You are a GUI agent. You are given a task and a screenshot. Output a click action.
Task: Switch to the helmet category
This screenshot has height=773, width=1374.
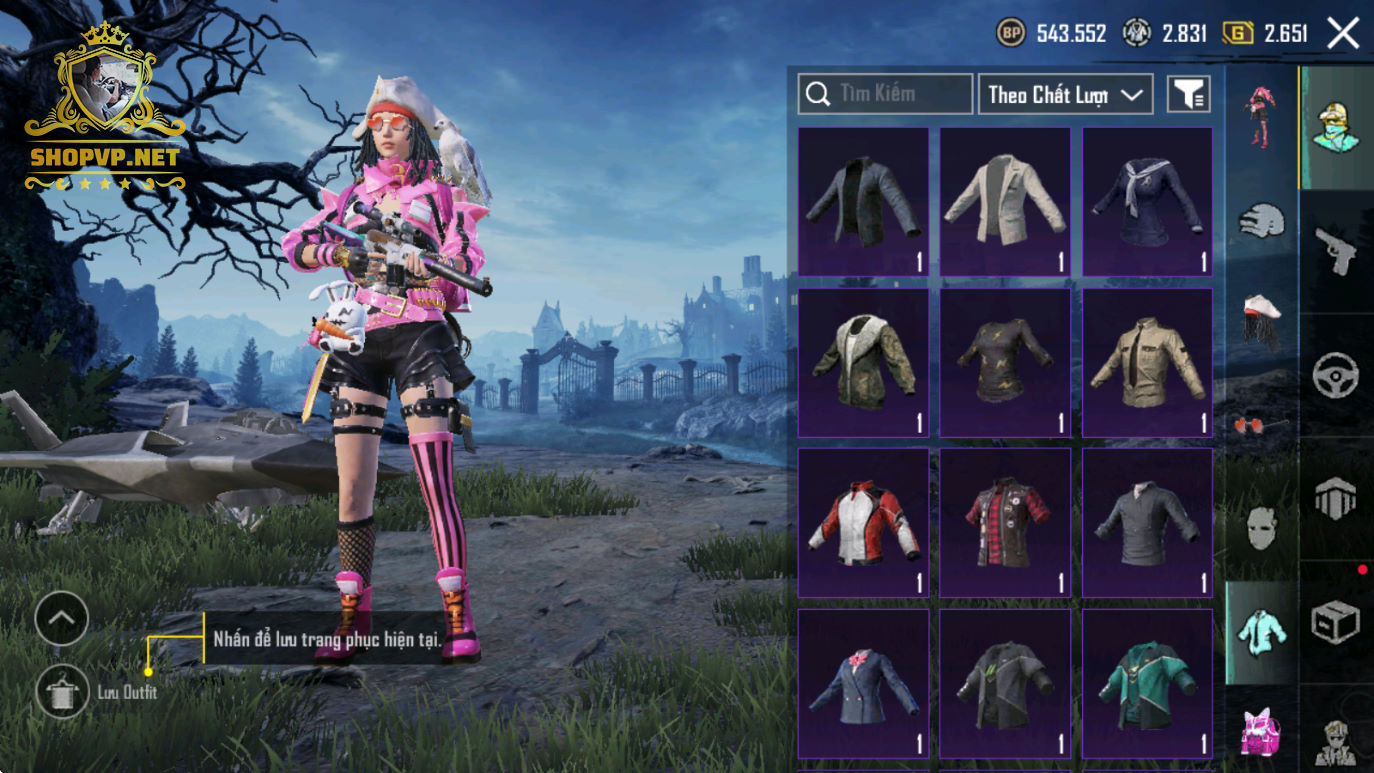pos(1261,220)
